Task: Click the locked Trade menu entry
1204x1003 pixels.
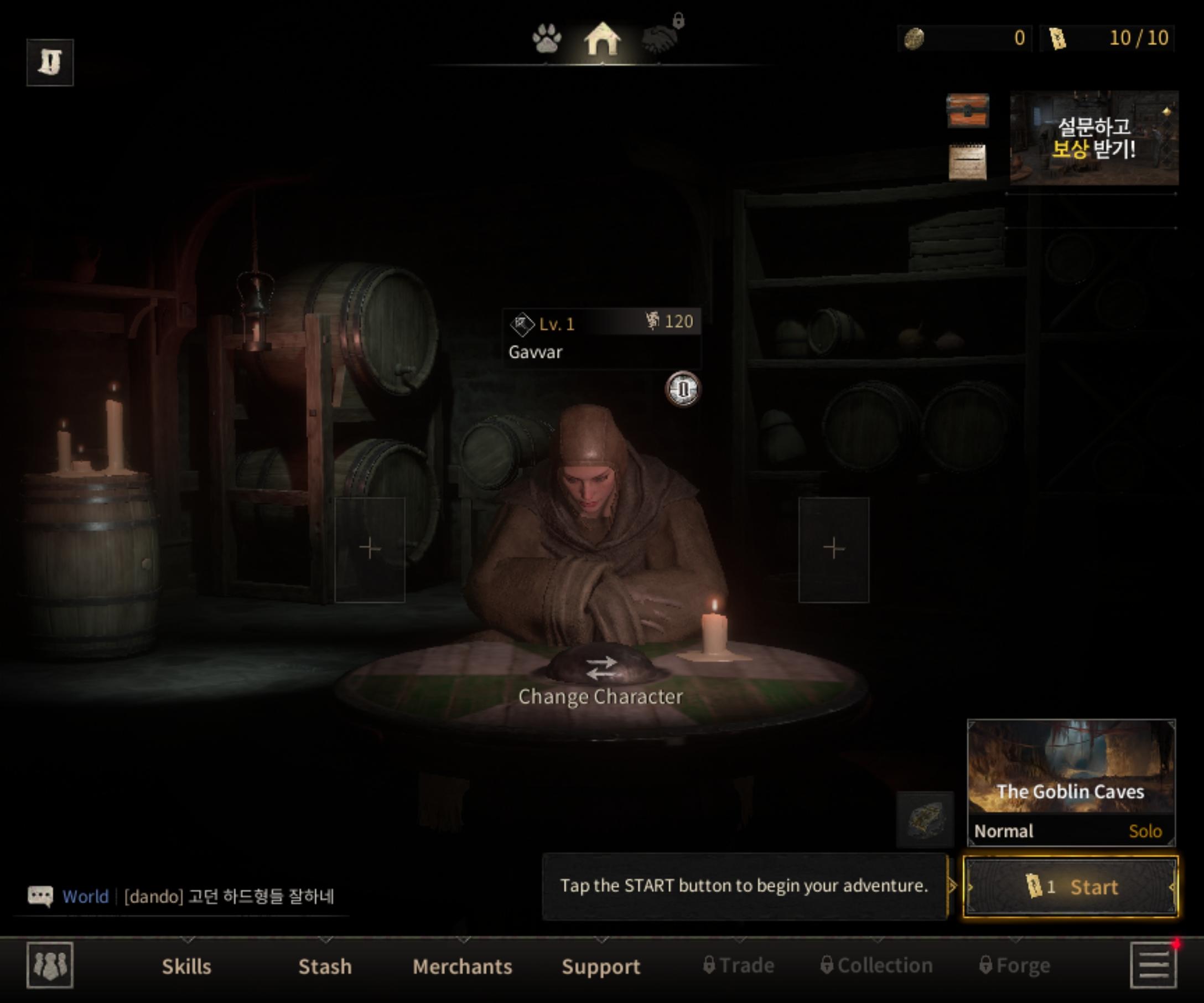Action: (739, 965)
